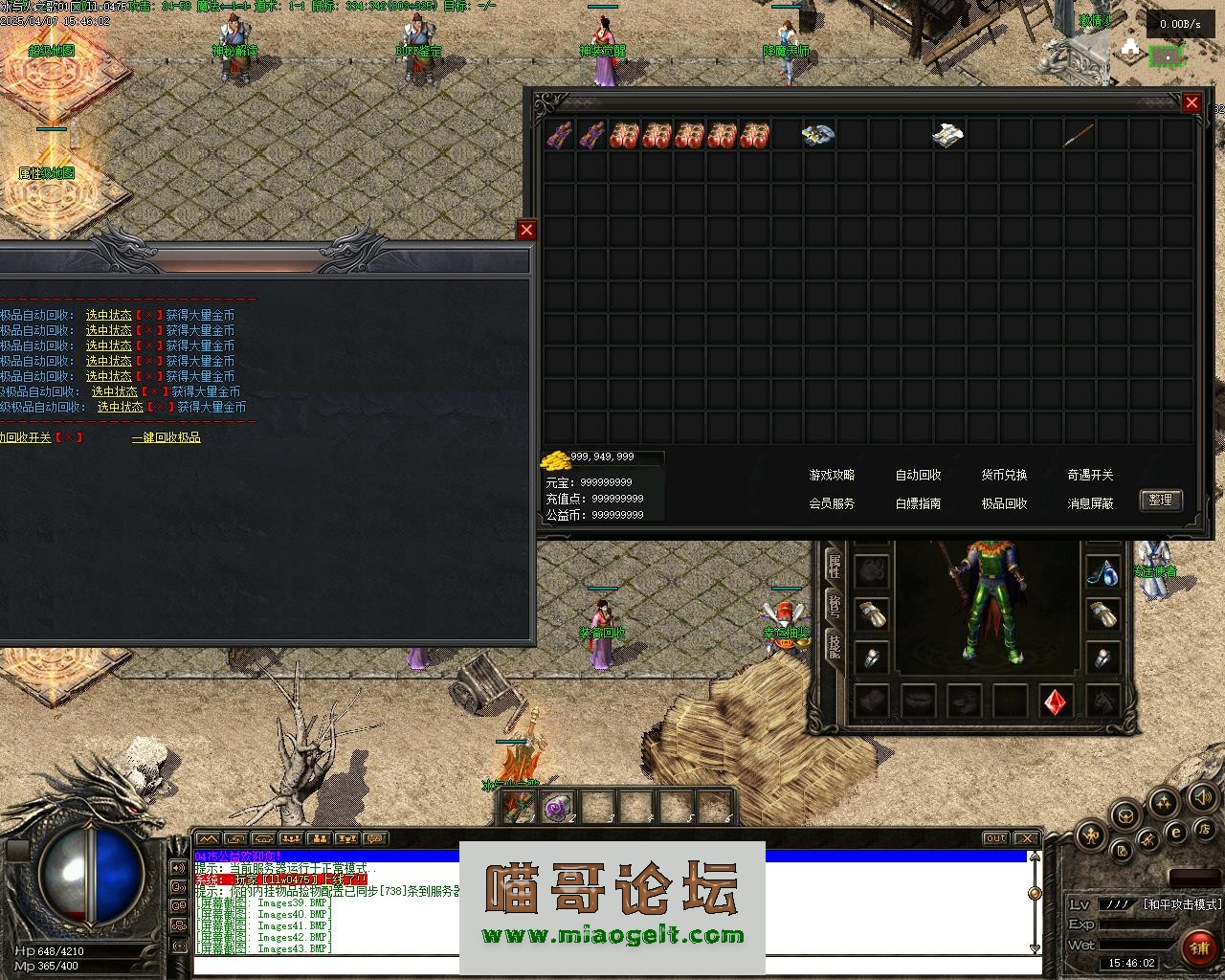Toggle 奇遇开关 adventure switch
The height and width of the screenshot is (980, 1225).
(x=1090, y=475)
